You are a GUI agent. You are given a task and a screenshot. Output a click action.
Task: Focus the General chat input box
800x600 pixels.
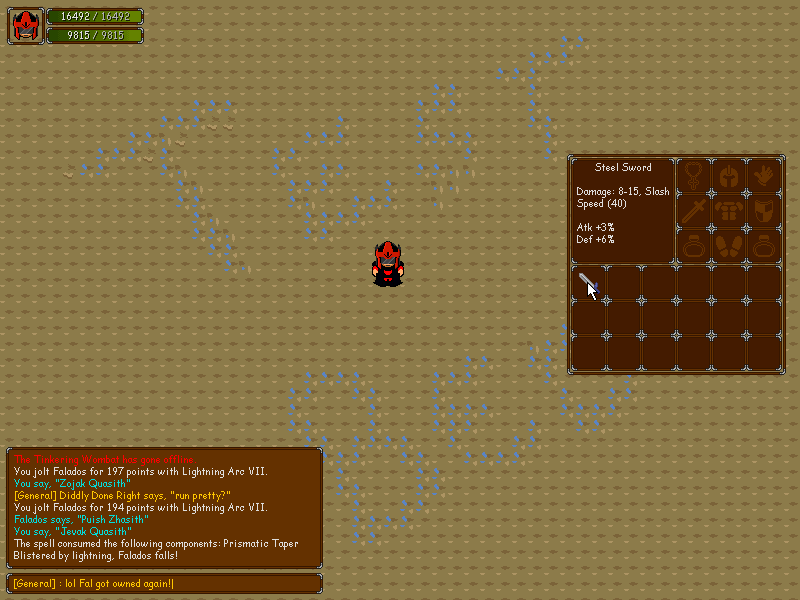165,583
